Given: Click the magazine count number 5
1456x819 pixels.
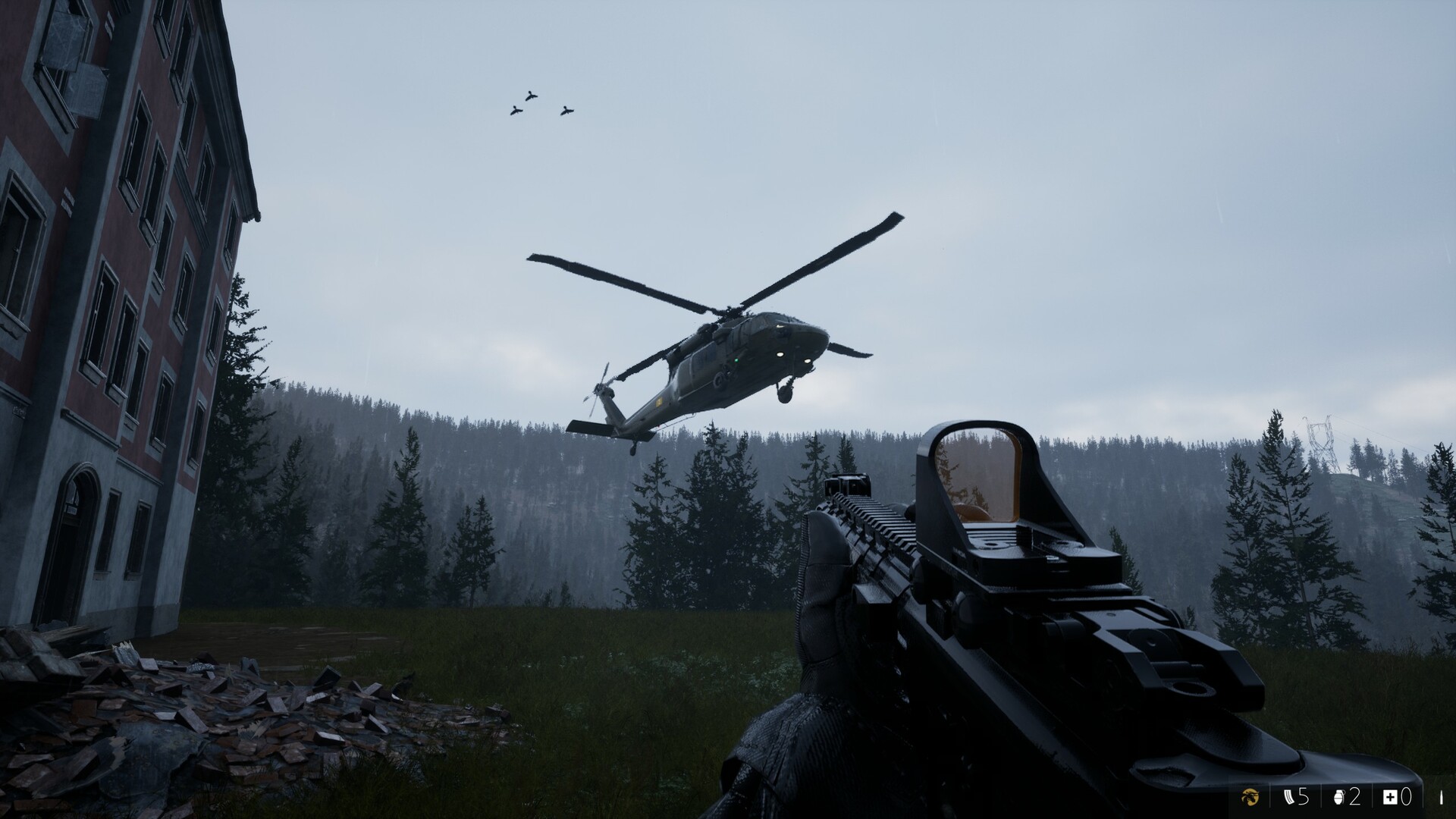Looking at the screenshot, I should [x=1302, y=797].
